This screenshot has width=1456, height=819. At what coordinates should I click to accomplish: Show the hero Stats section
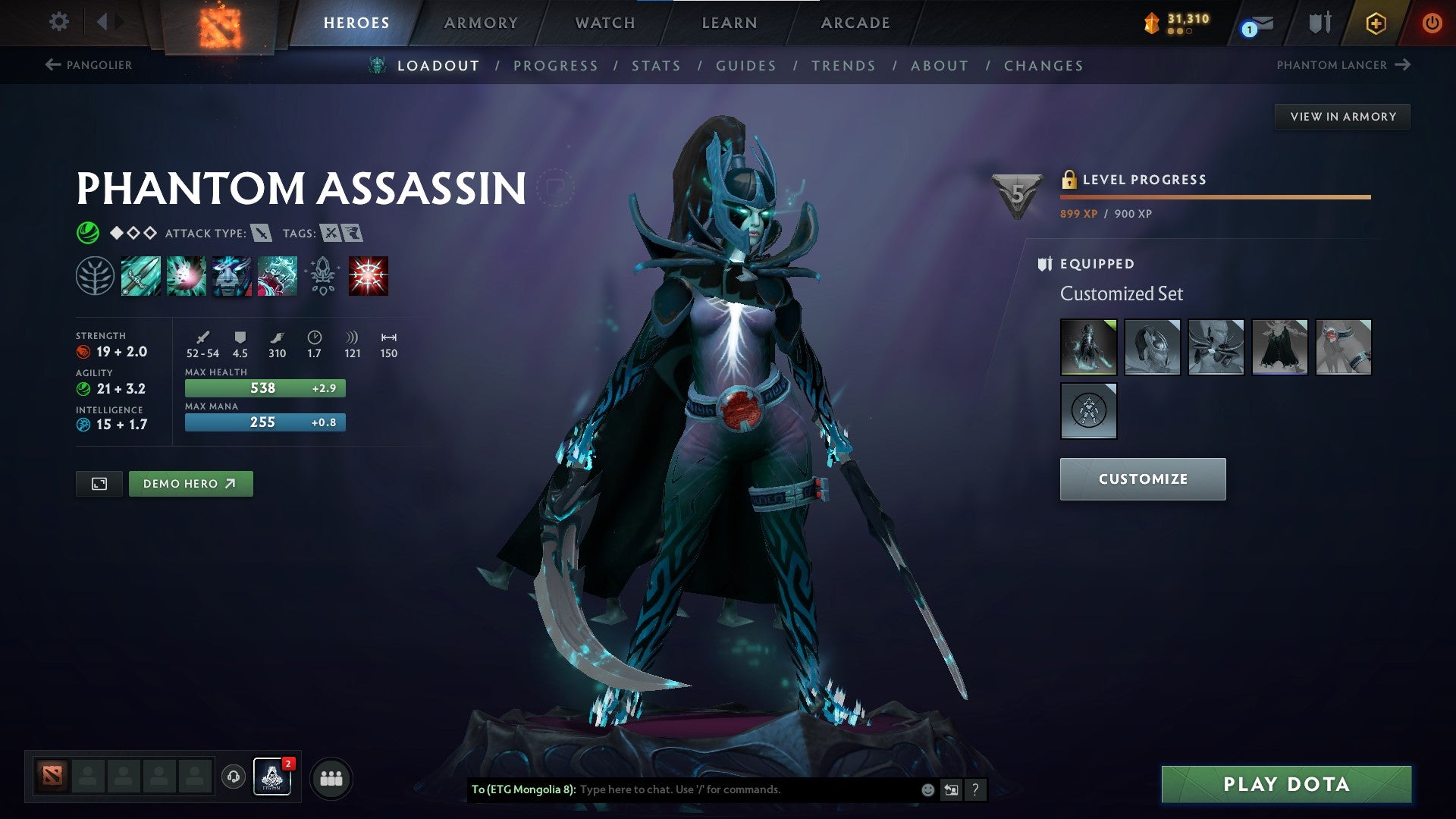(x=656, y=66)
